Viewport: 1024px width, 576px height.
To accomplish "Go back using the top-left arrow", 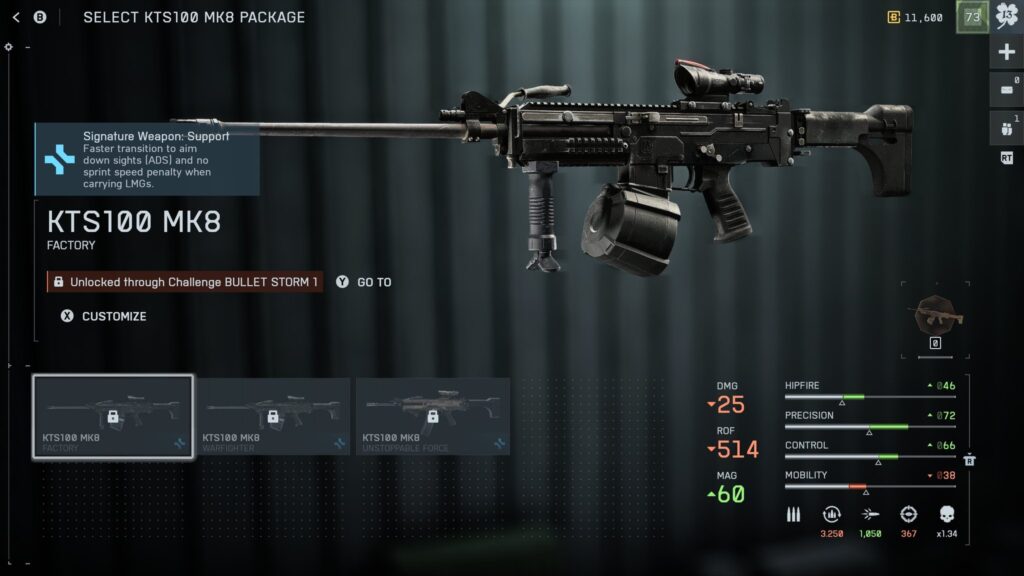I will [x=16, y=17].
